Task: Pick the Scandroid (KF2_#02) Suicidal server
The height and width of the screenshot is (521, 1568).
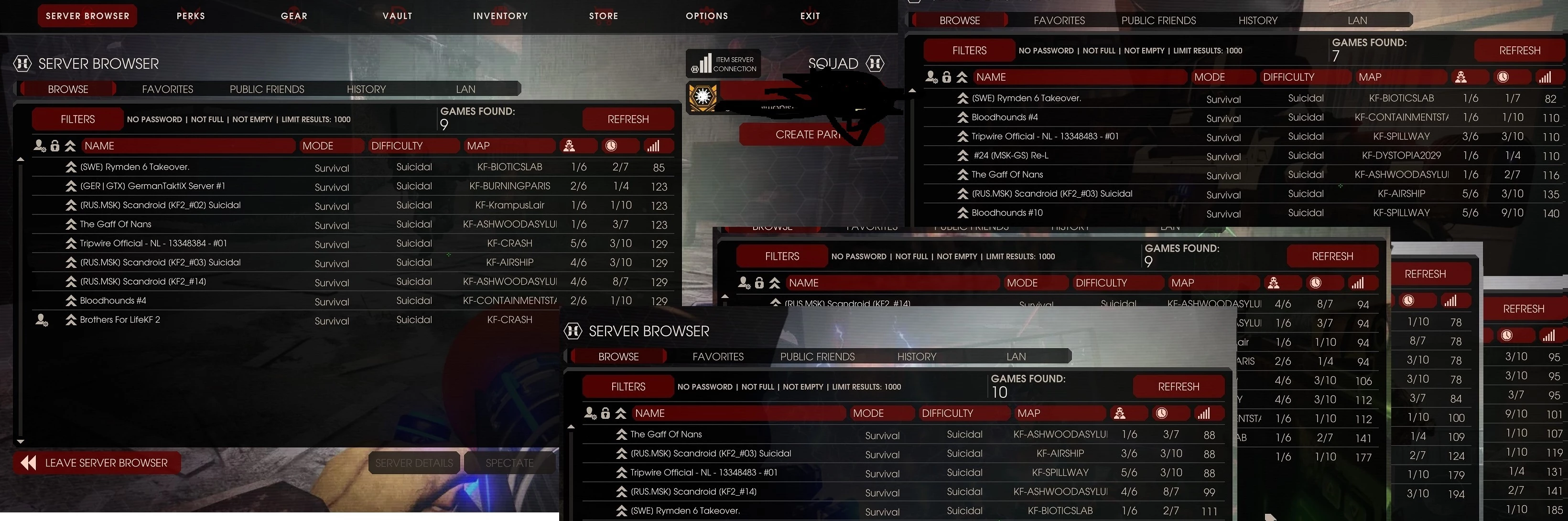Action: [x=160, y=205]
